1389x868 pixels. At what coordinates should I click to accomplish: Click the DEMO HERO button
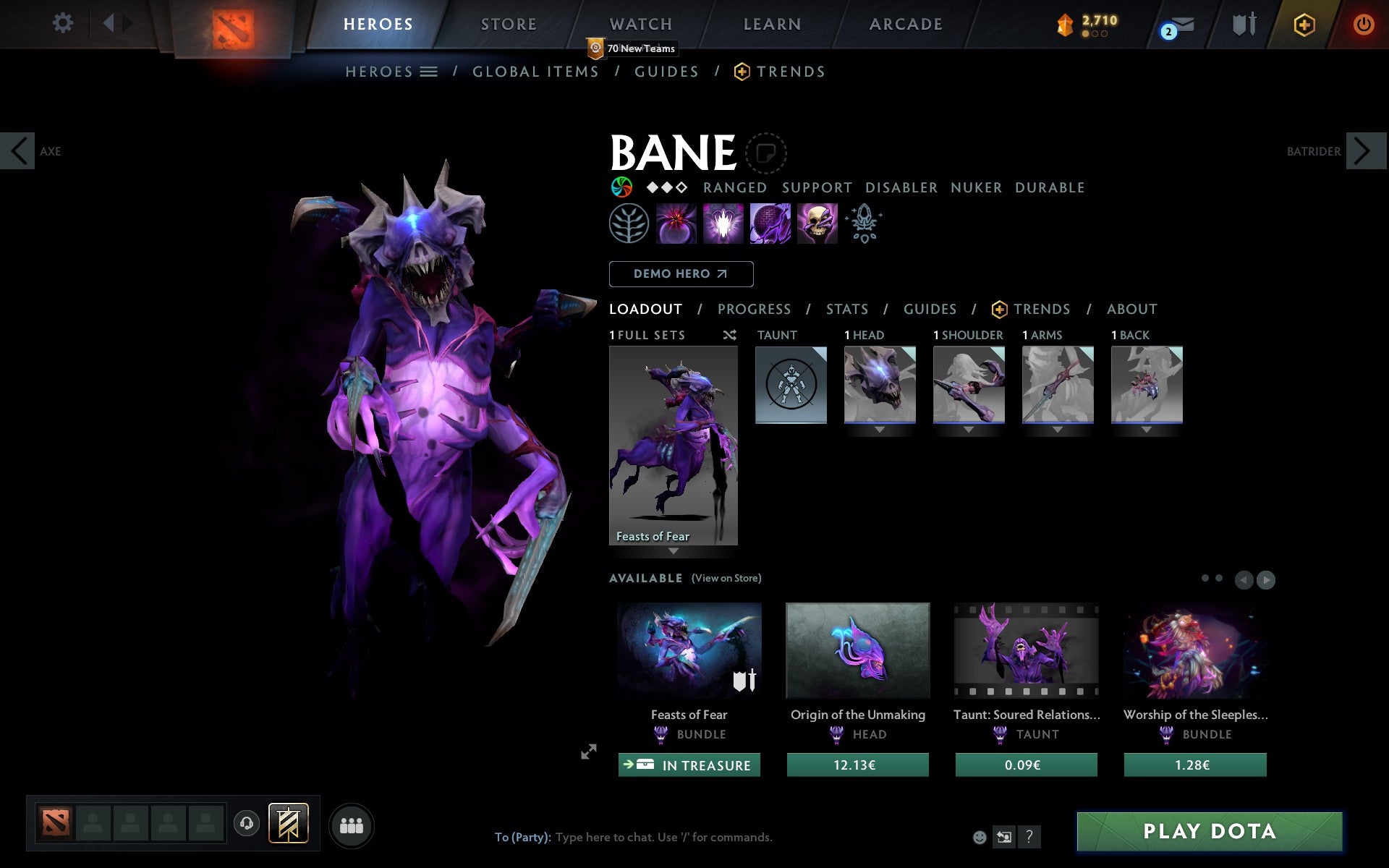(681, 274)
